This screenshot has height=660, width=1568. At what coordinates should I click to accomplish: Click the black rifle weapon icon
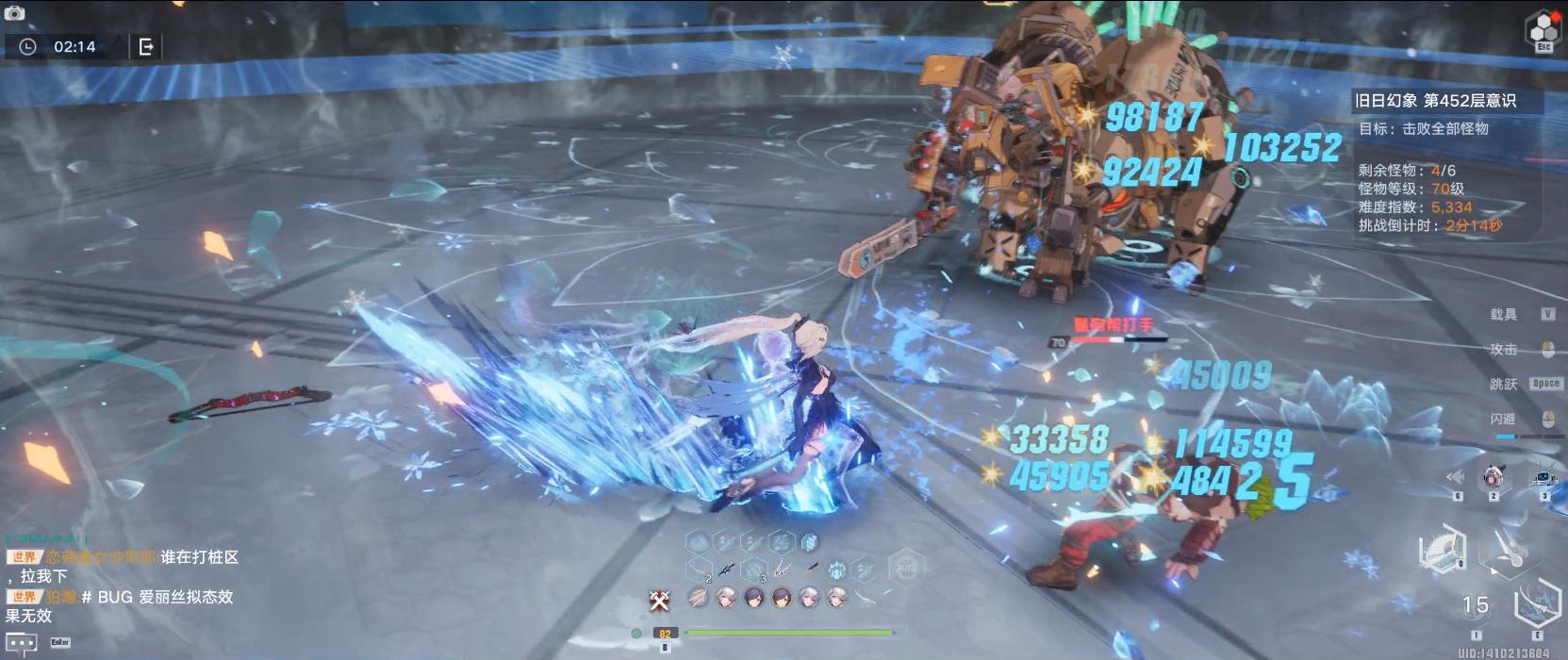(725, 569)
